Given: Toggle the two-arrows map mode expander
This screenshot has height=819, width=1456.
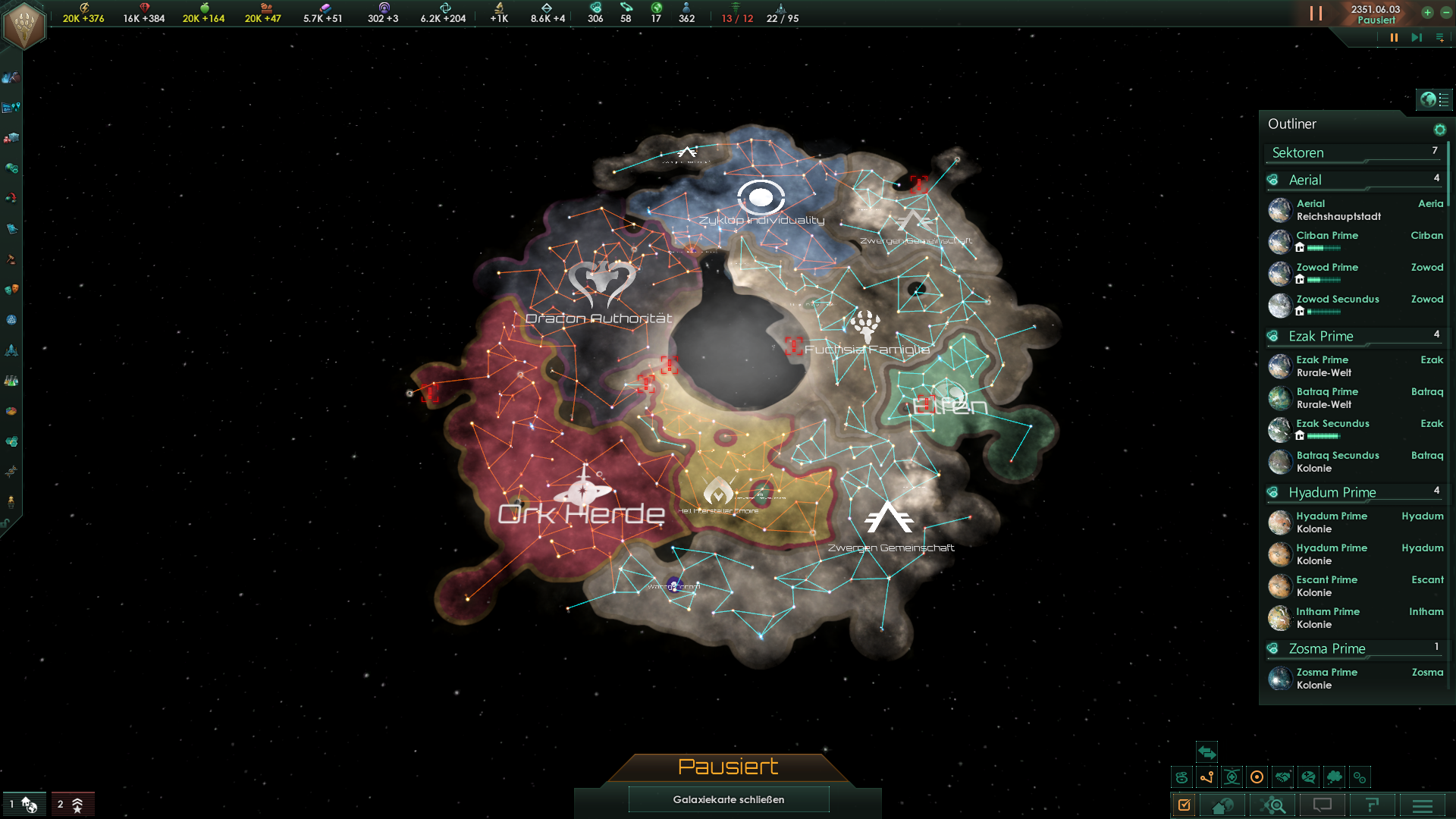Looking at the screenshot, I should pyautogui.click(x=1207, y=752).
